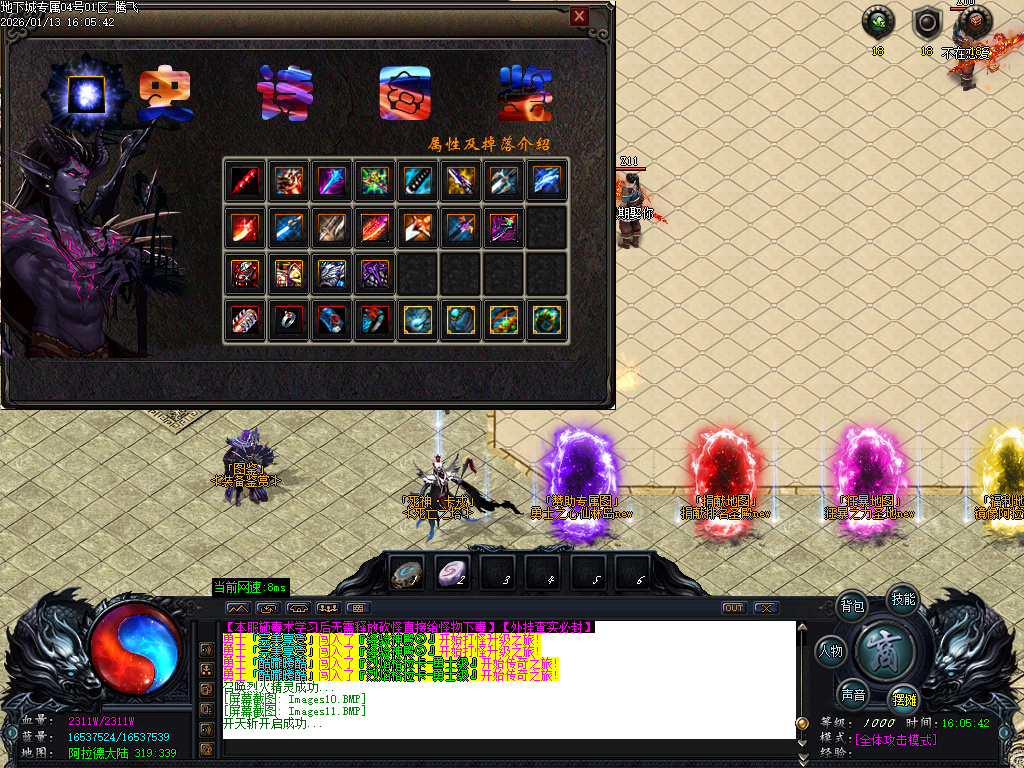The height and width of the screenshot is (768, 1024).
Task: Open the treasure chest HUD icon
Action: tap(975, 22)
